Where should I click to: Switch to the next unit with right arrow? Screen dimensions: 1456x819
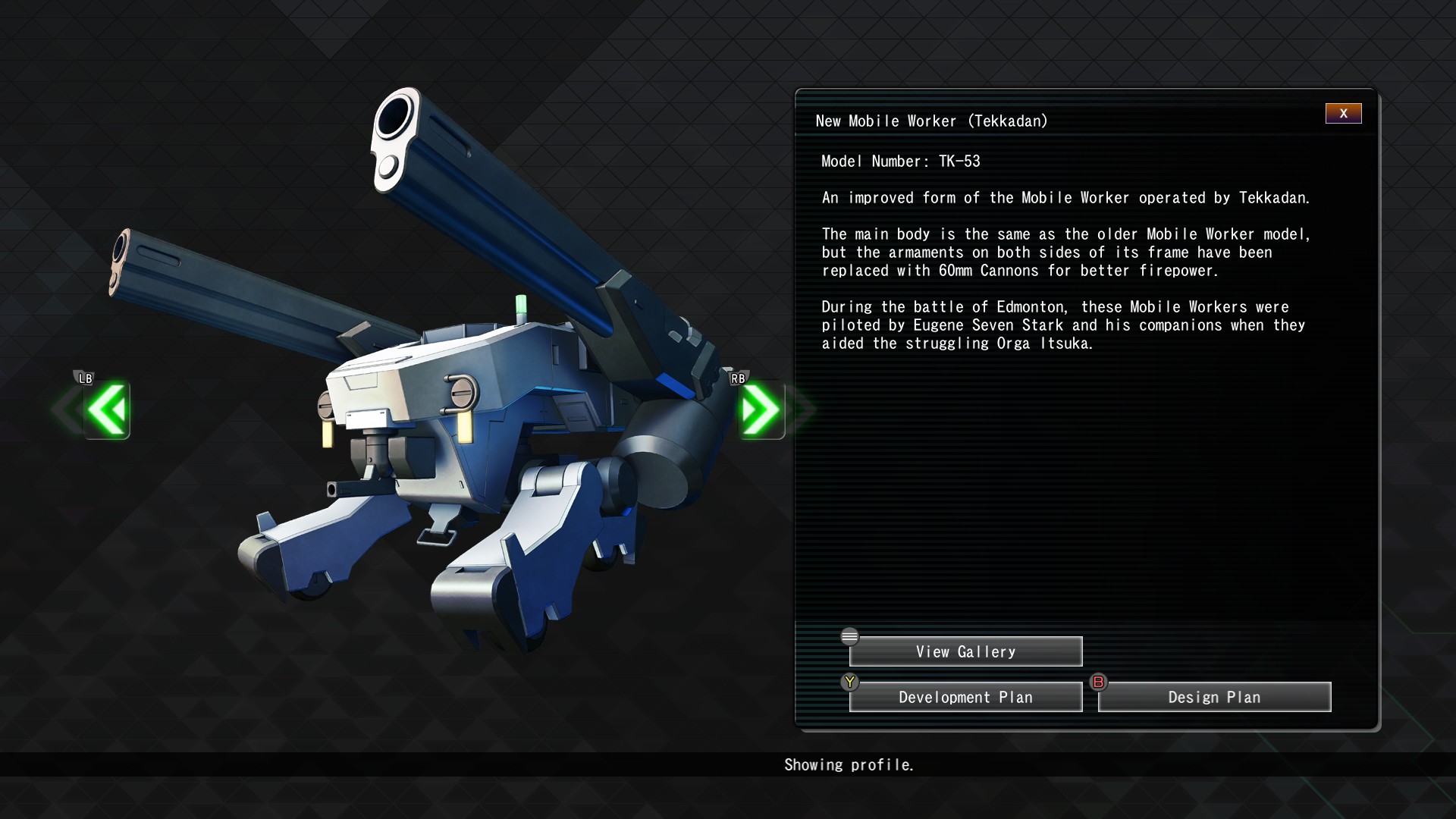761,410
